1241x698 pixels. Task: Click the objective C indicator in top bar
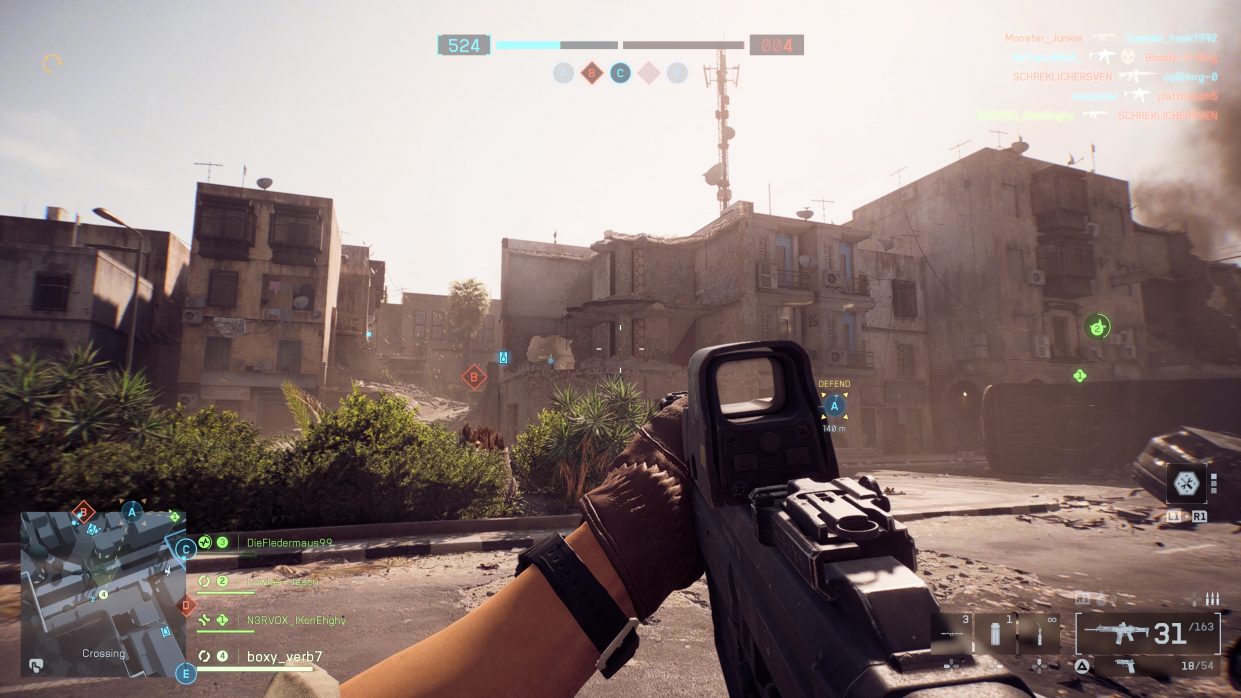[620, 72]
